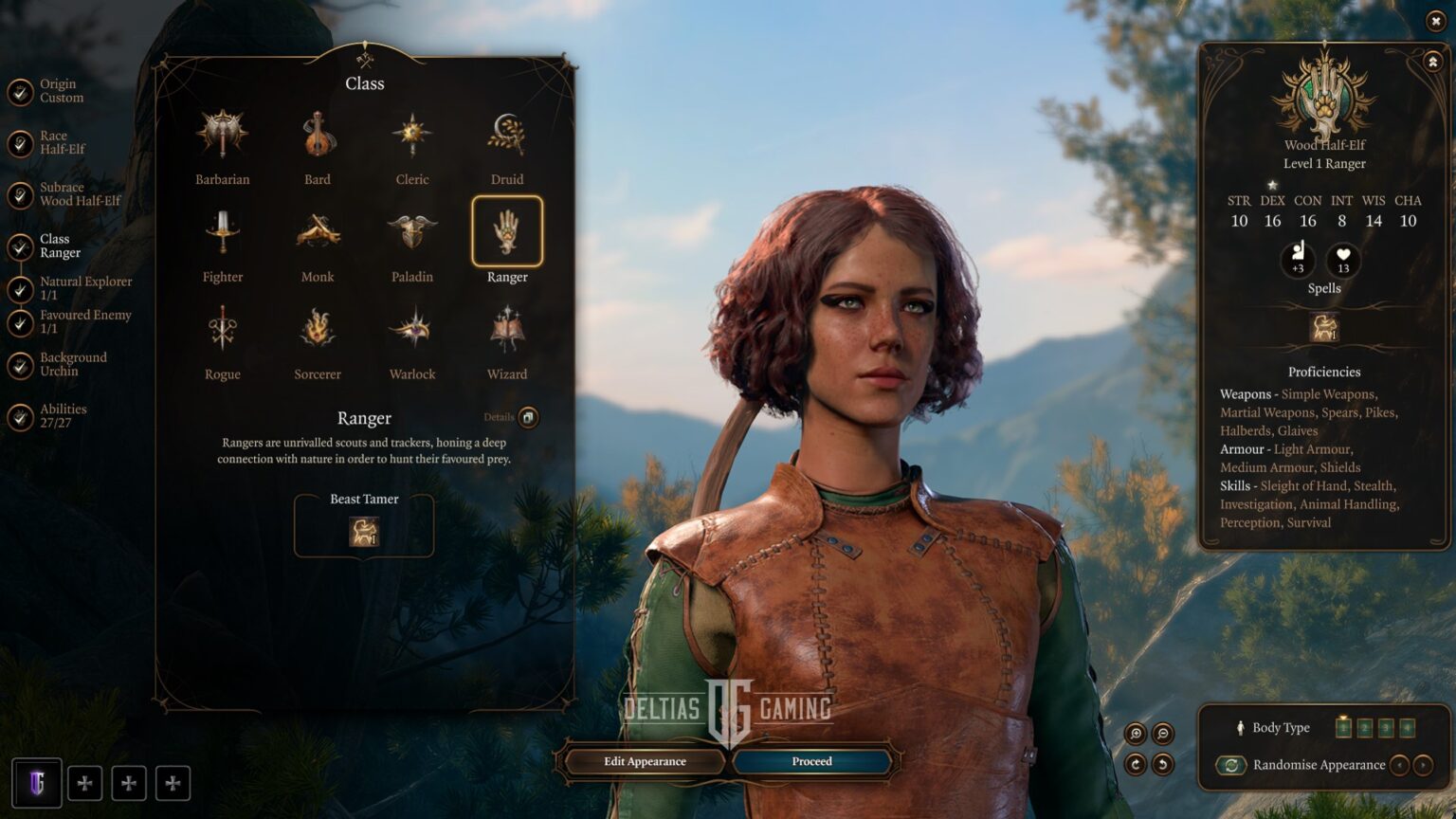Image resolution: width=1456 pixels, height=819 pixels.
Task: Open the Ranger class Details
Action: pos(528,417)
